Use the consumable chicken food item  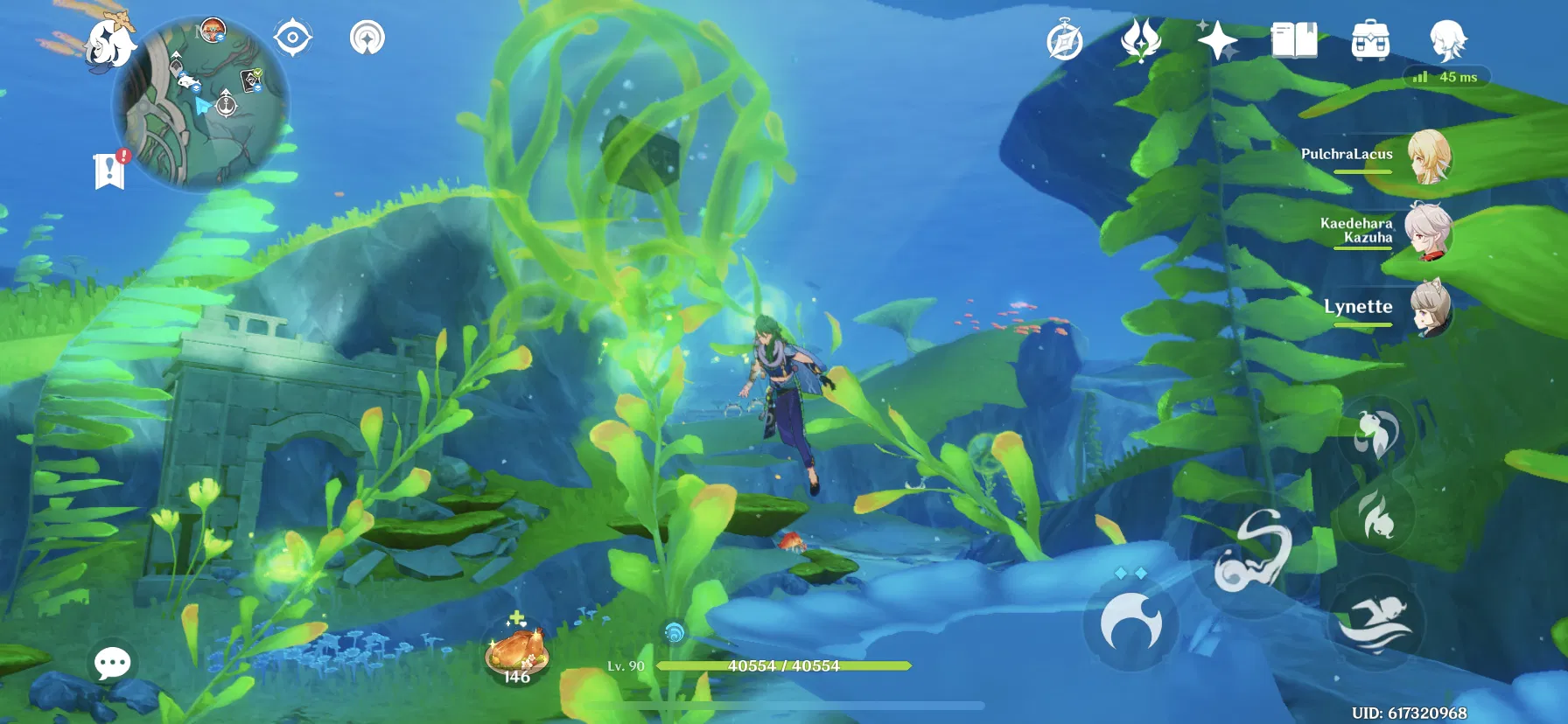click(x=518, y=651)
